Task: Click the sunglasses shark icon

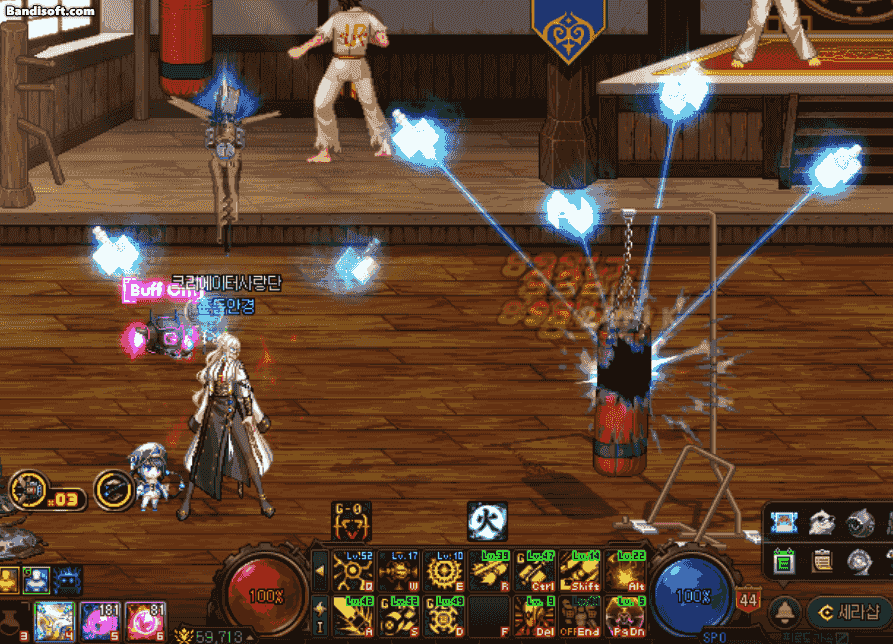Action: pyautogui.click(x=822, y=522)
